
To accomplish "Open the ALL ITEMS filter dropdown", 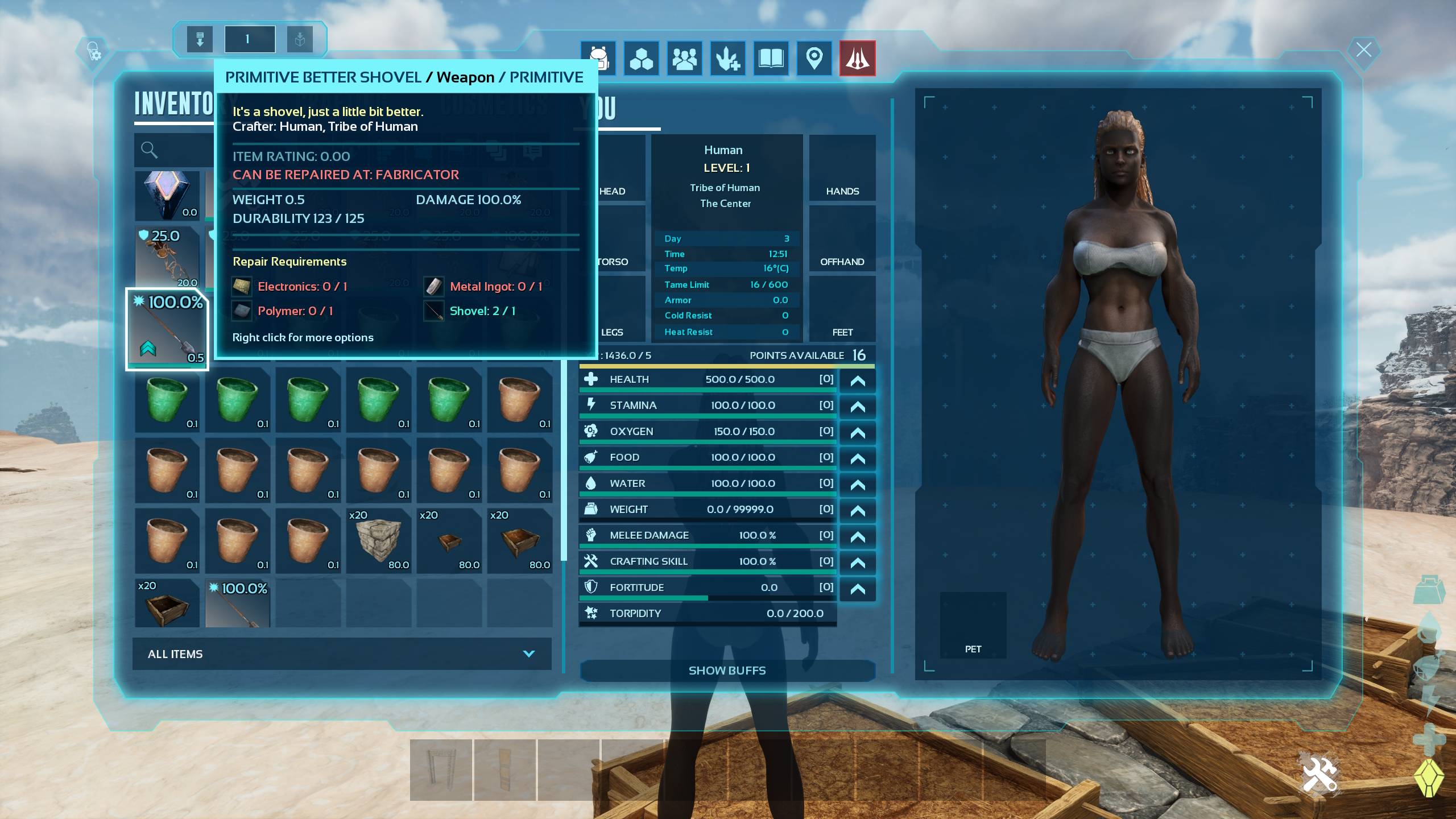I will [341, 654].
